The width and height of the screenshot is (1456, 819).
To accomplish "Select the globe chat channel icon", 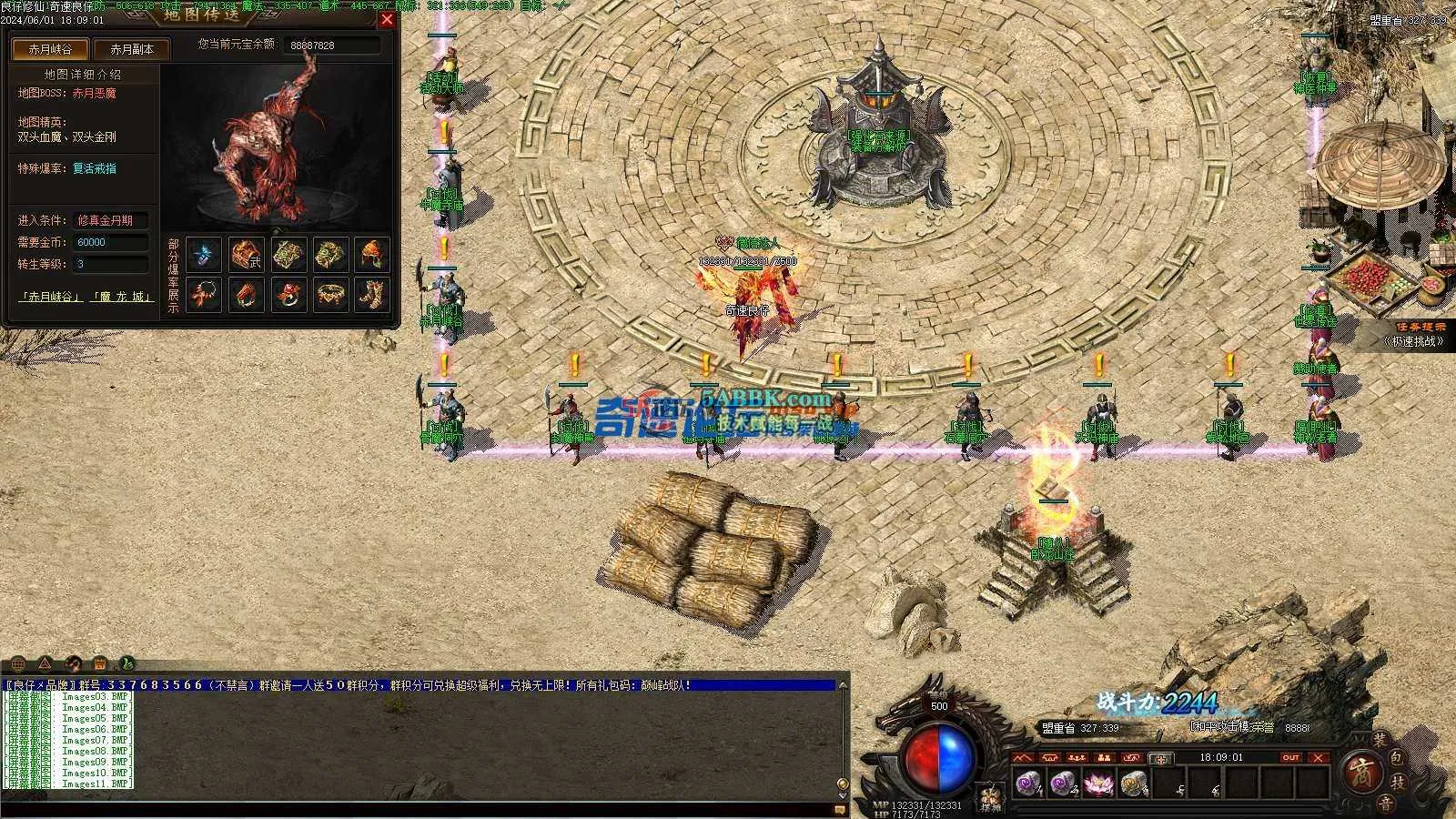I will click(17, 663).
